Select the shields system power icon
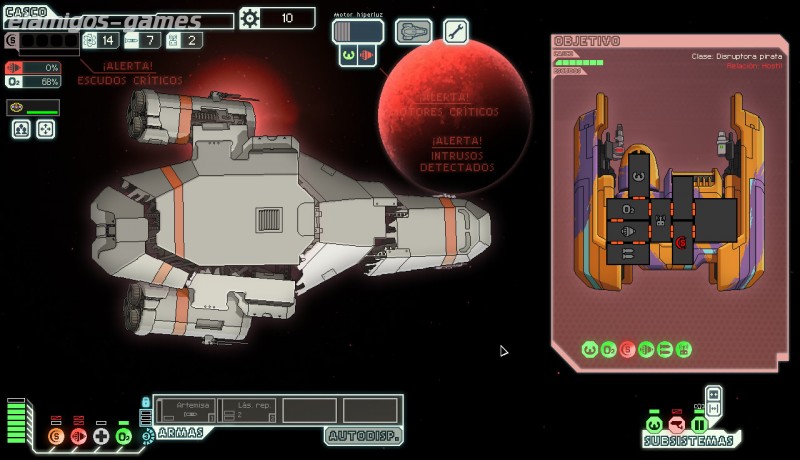This screenshot has height=460, width=800. point(56,436)
